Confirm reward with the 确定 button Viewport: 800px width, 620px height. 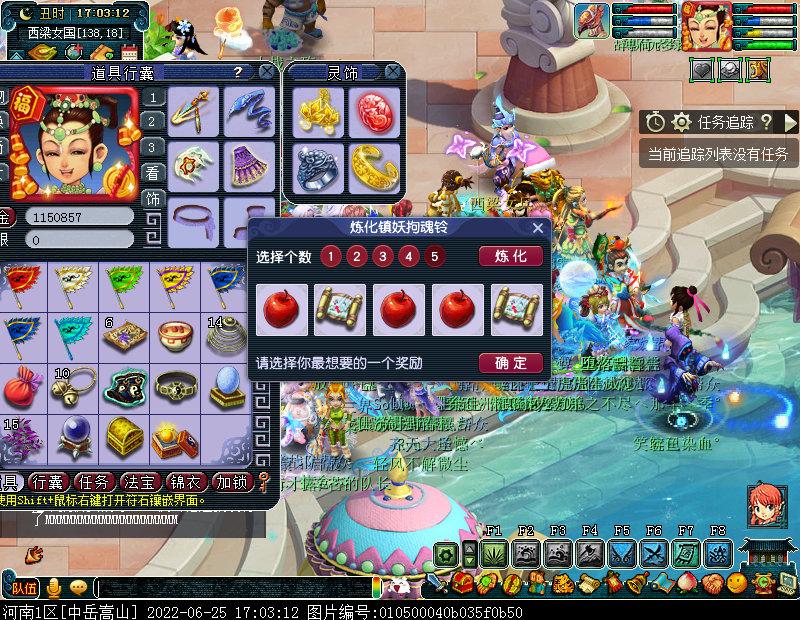[x=510, y=363]
